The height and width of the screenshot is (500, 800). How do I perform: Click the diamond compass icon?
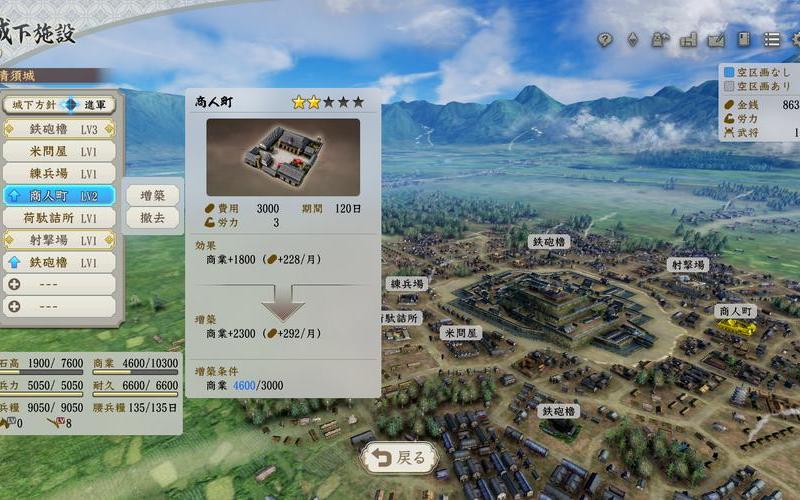point(632,40)
